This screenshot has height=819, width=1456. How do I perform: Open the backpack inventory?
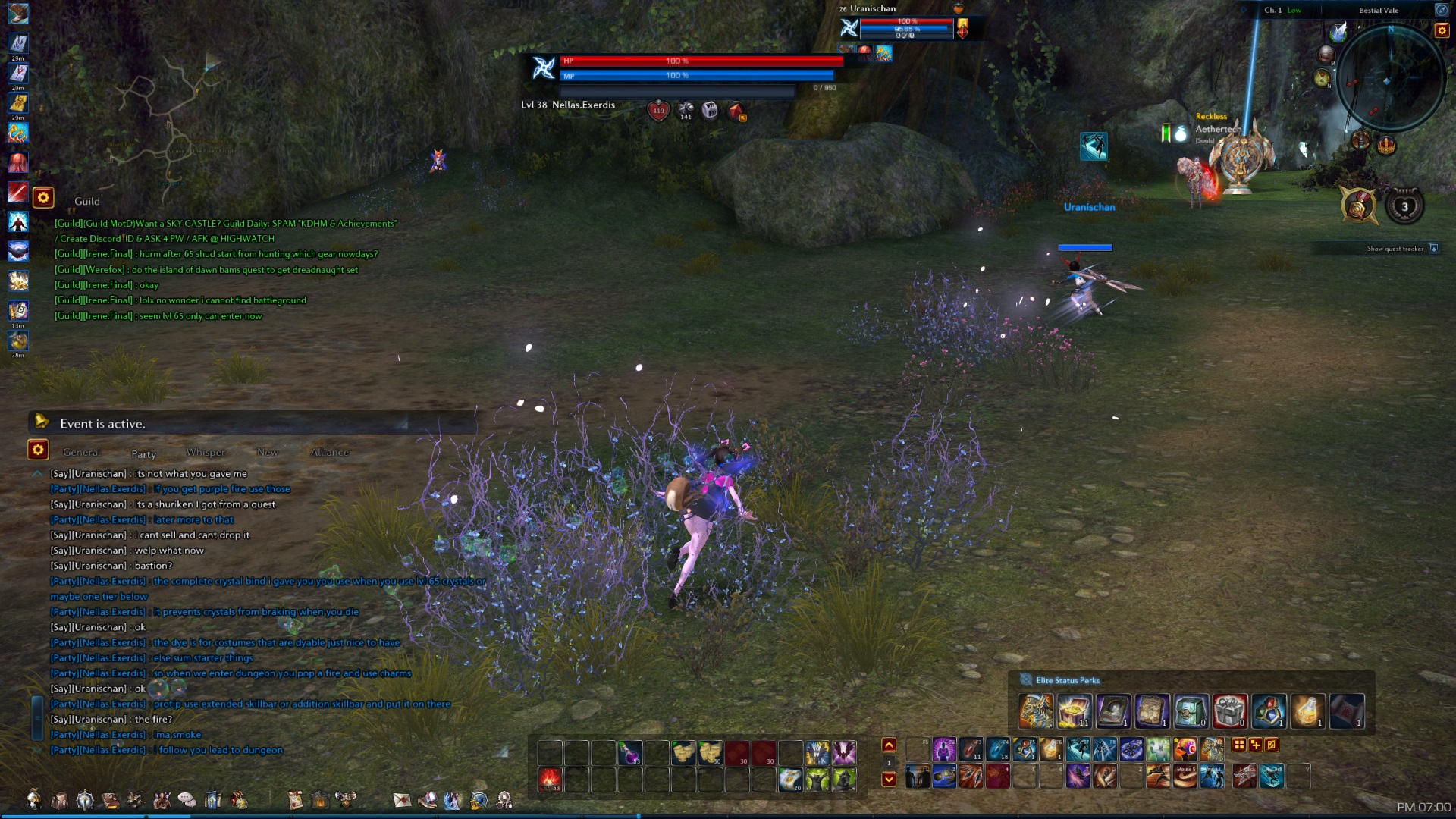point(59,800)
